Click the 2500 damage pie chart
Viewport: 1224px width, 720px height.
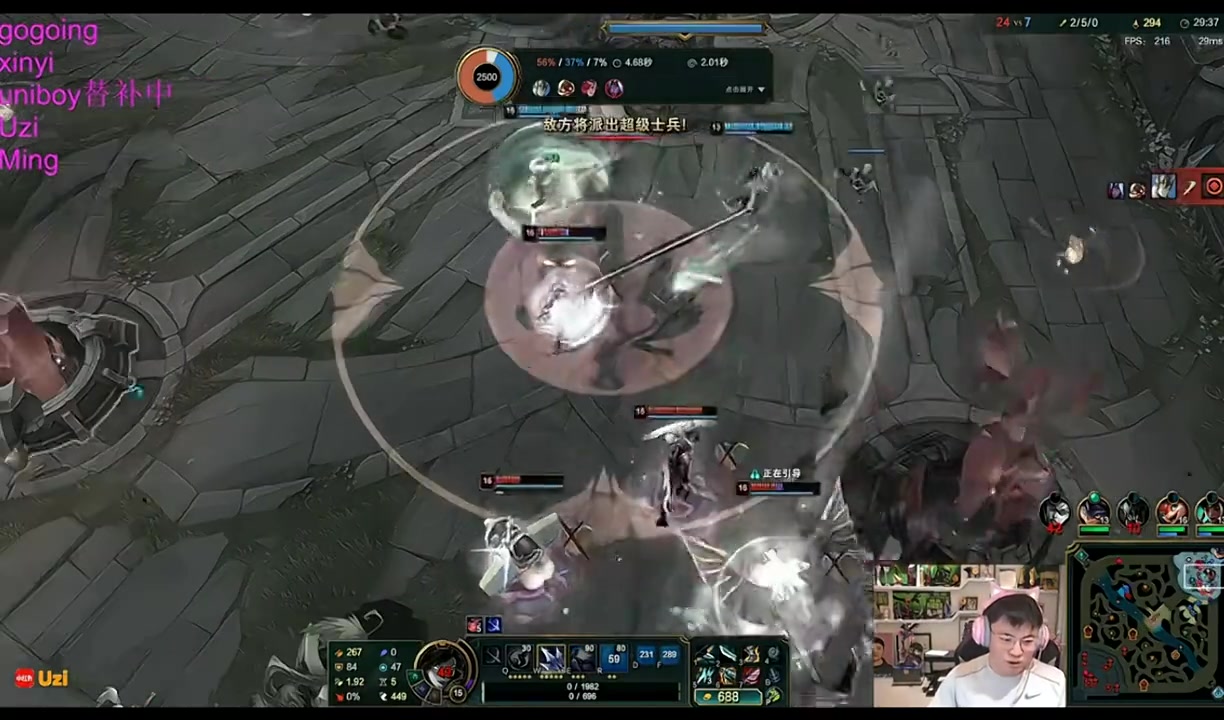point(487,77)
